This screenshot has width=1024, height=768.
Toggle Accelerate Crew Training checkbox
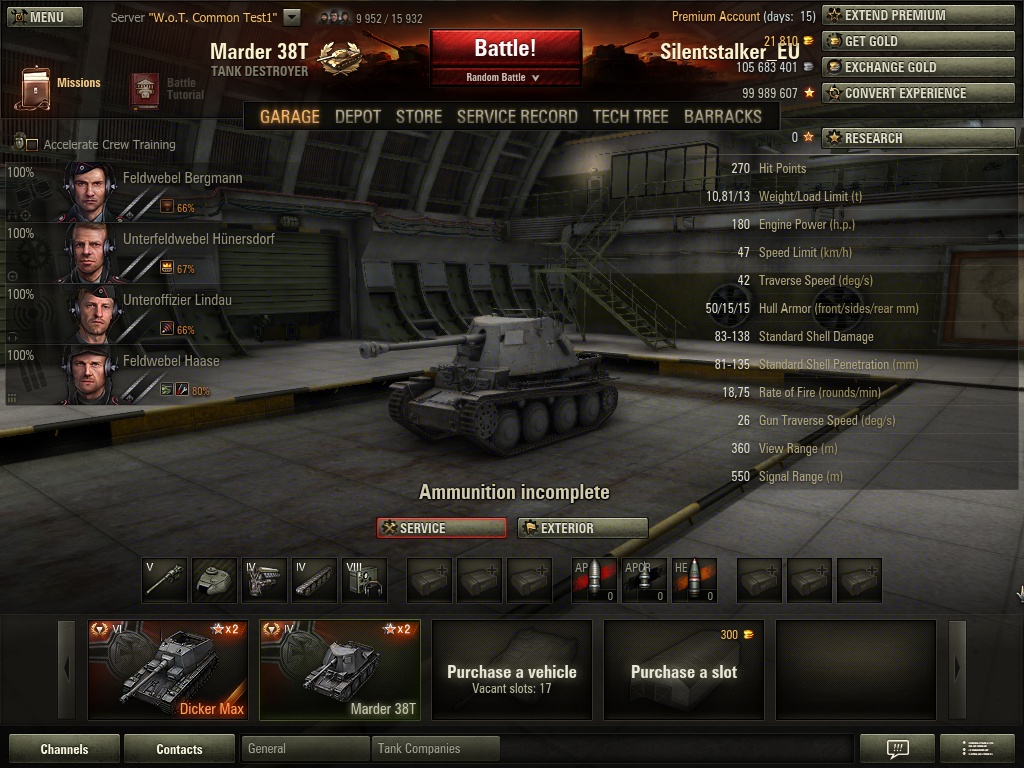point(32,145)
